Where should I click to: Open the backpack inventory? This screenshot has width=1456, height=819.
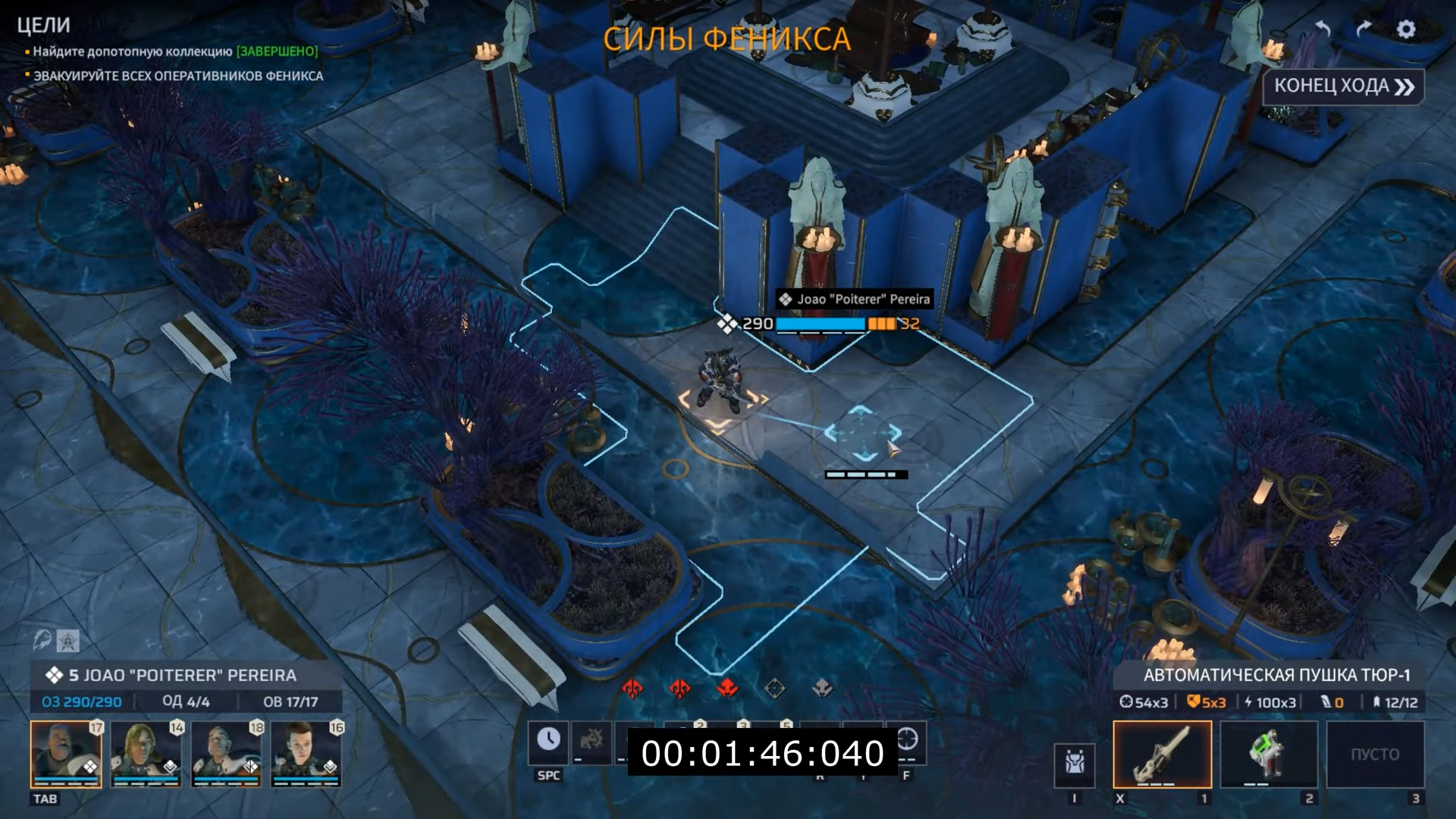1075,763
